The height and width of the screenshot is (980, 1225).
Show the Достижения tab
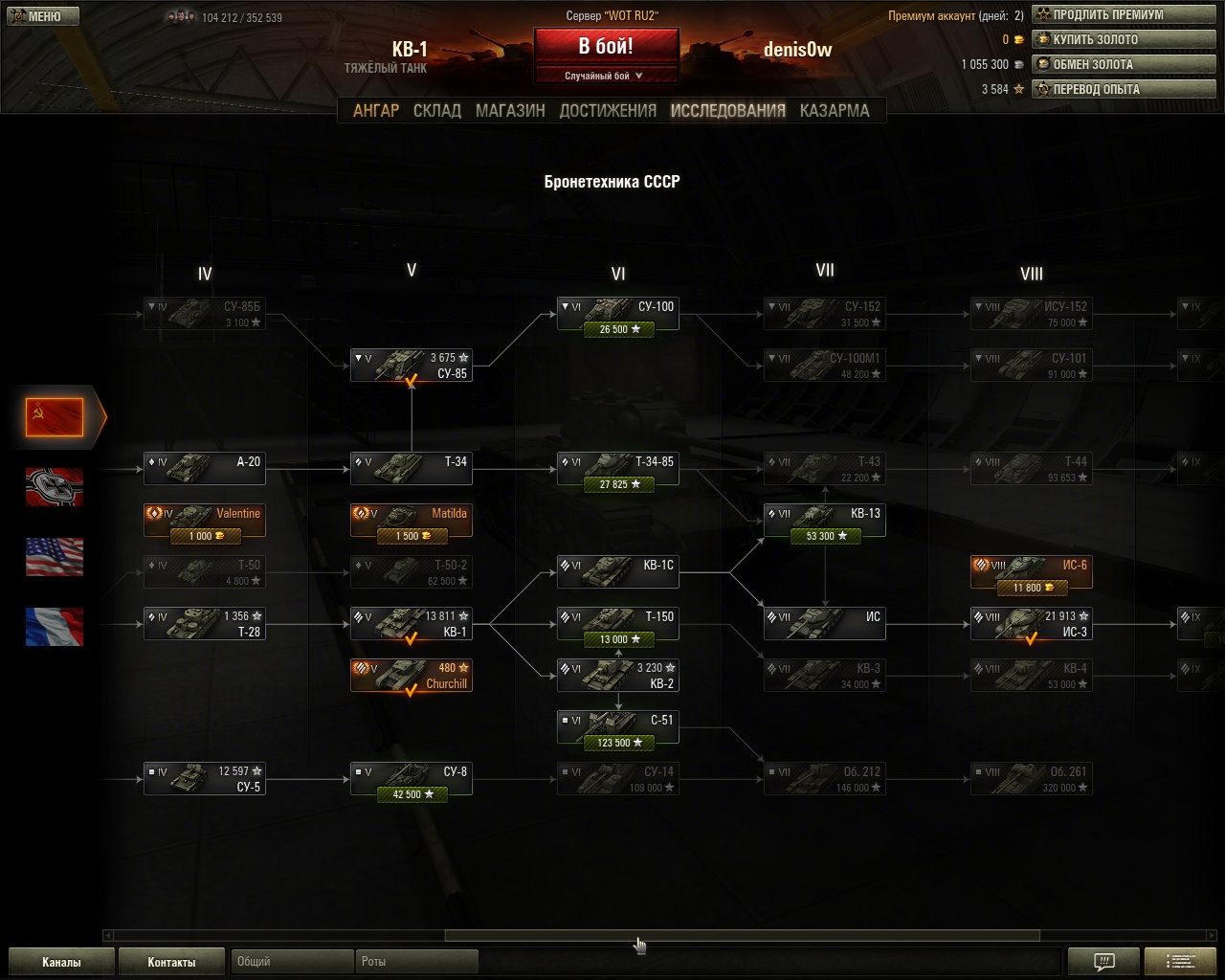click(608, 110)
